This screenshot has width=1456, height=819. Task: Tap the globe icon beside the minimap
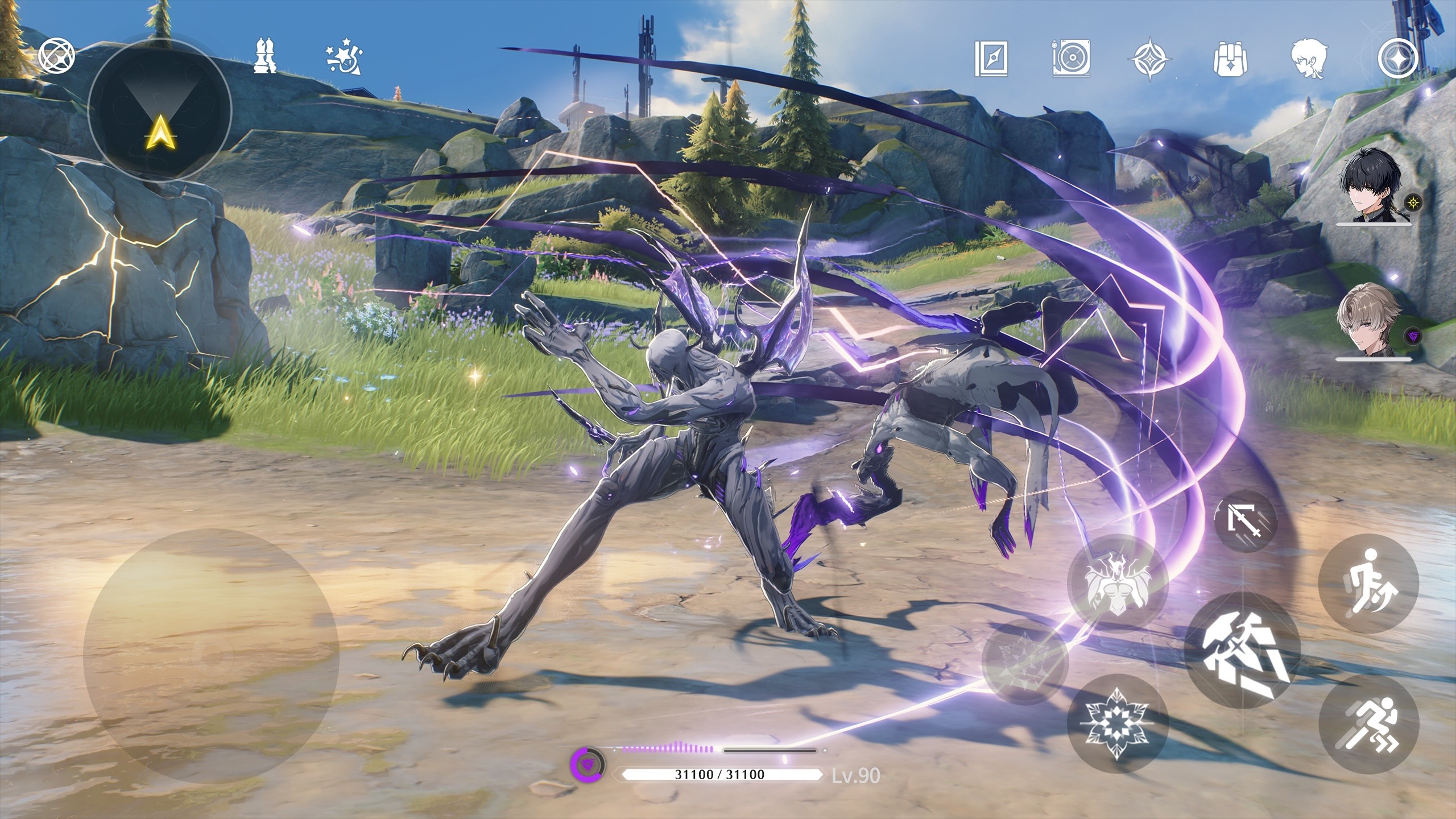click(x=57, y=57)
